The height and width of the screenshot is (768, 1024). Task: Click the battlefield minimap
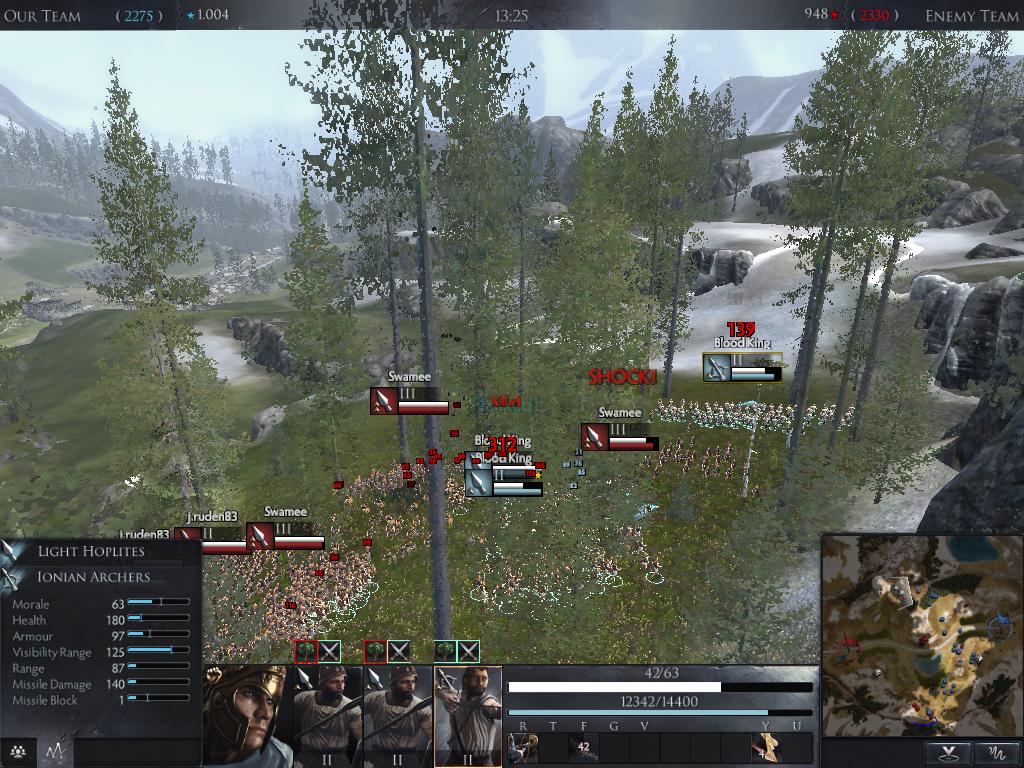[x=921, y=633]
